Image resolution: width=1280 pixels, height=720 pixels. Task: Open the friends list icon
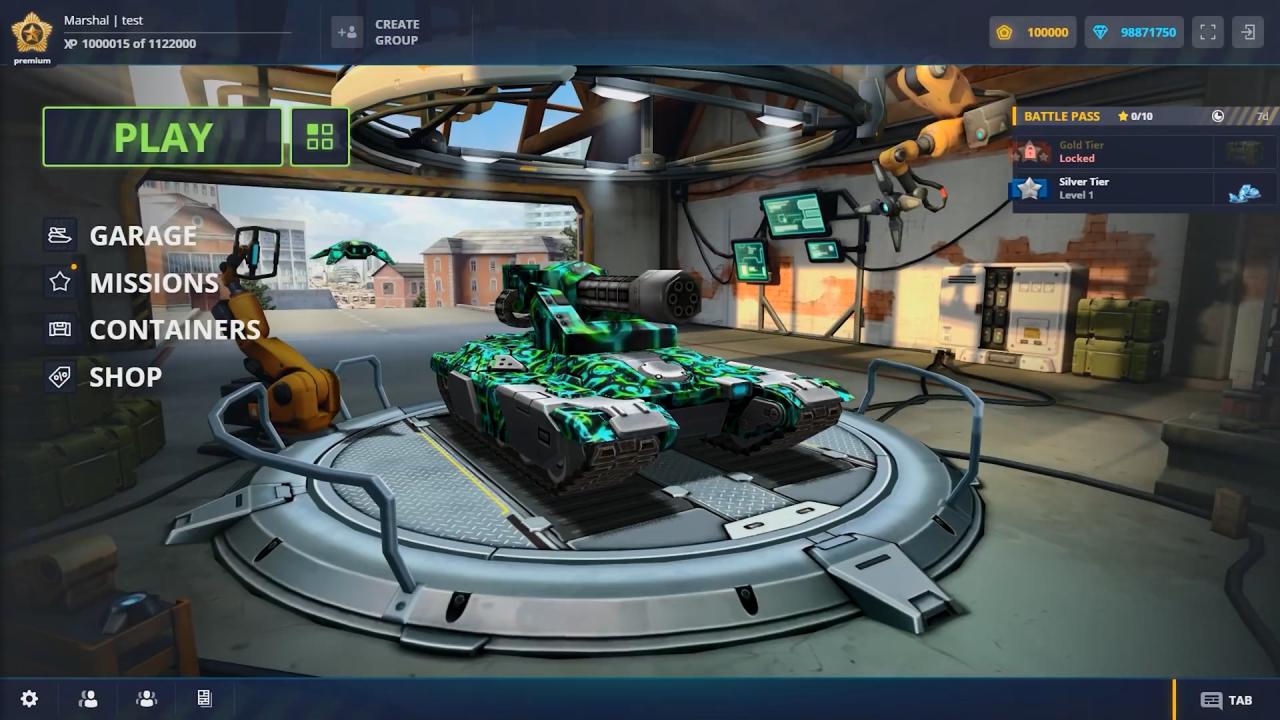click(88, 699)
